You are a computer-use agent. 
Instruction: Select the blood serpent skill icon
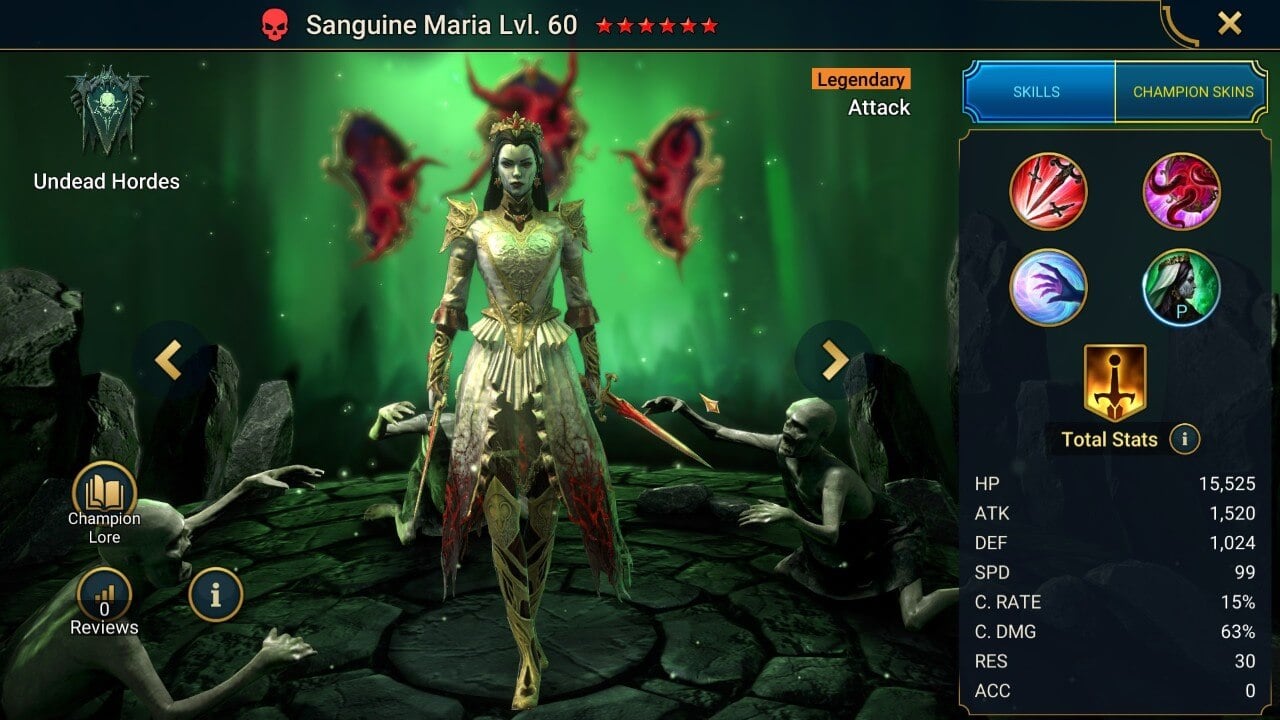(x=1182, y=191)
